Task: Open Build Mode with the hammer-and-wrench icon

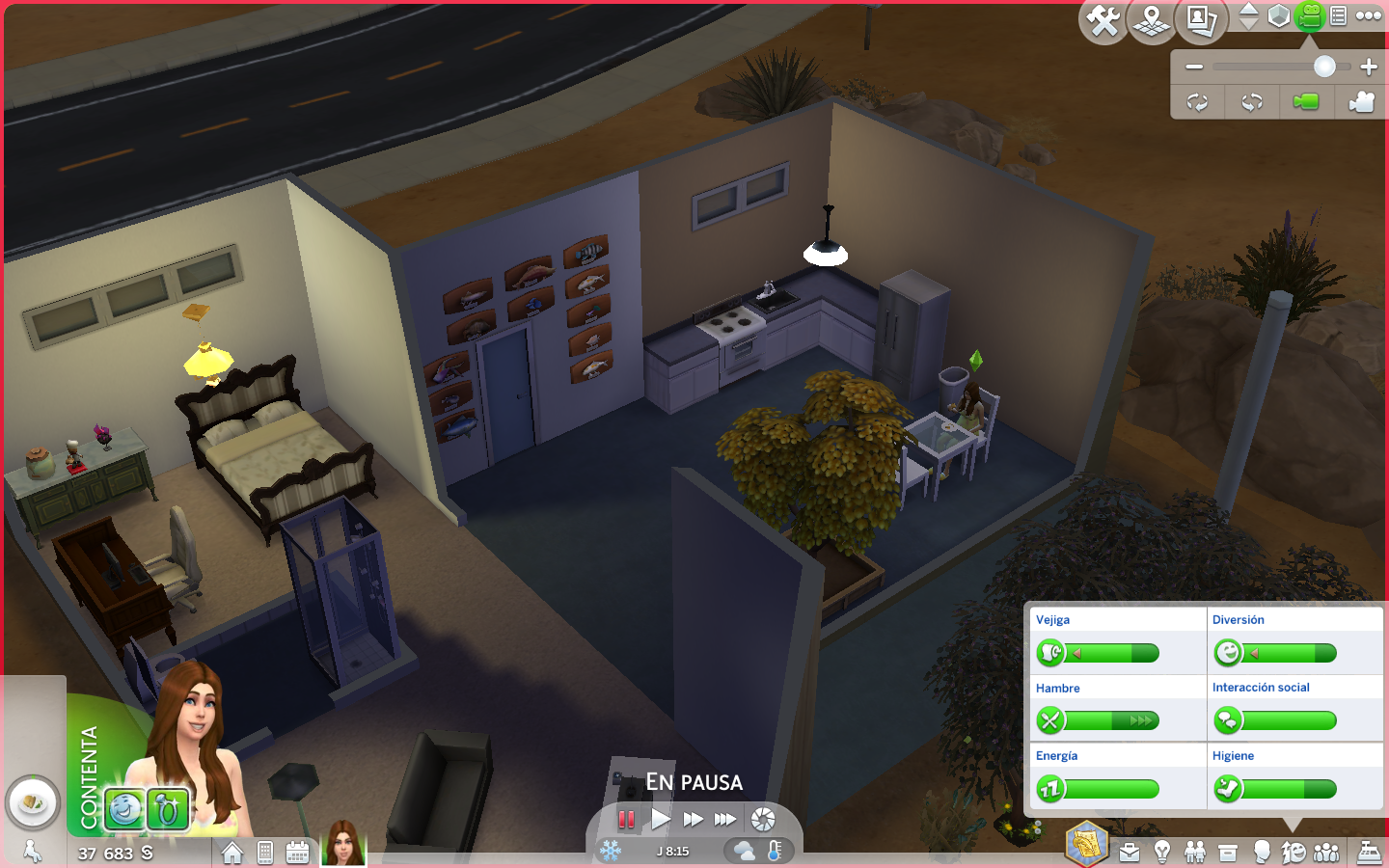Action: pos(1103,20)
